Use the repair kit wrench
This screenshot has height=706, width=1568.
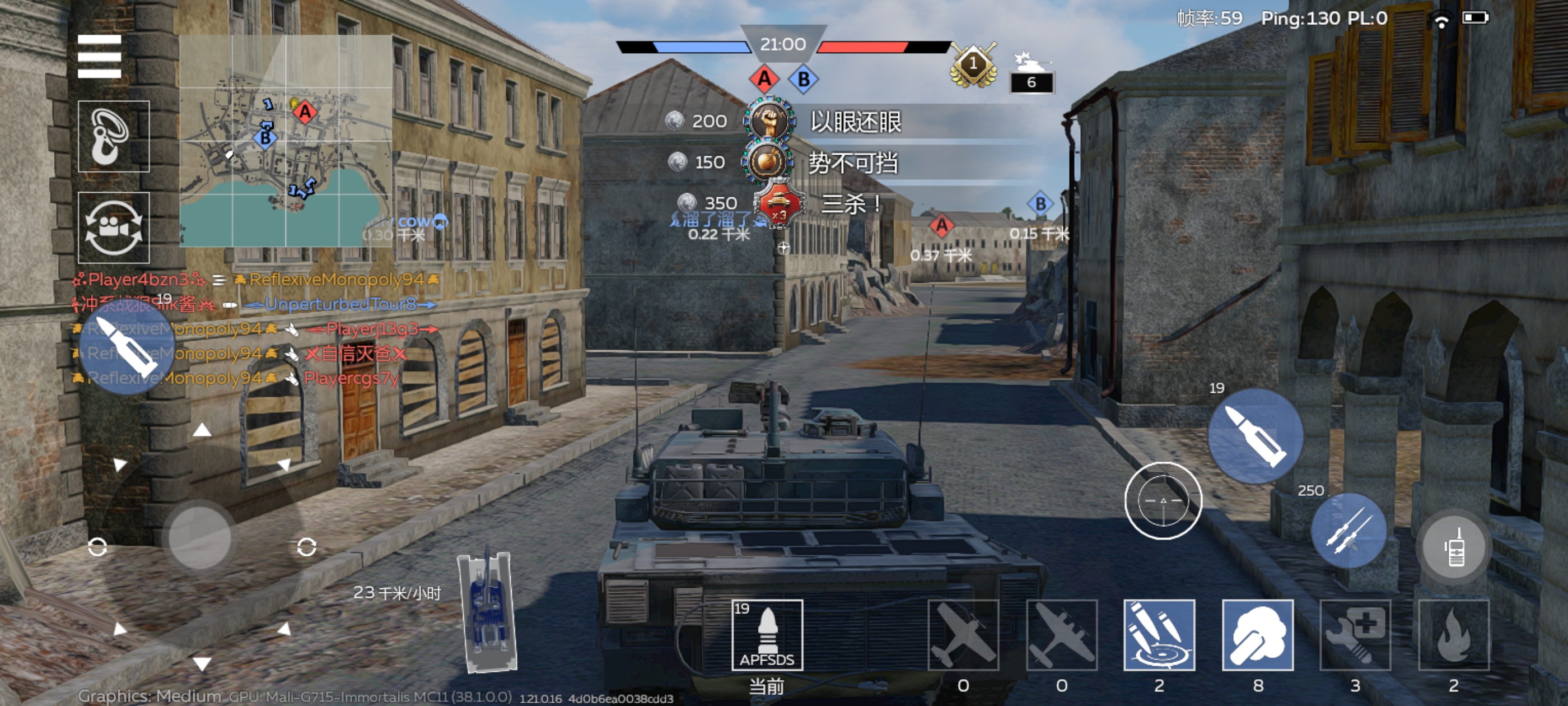click(x=1356, y=635)
